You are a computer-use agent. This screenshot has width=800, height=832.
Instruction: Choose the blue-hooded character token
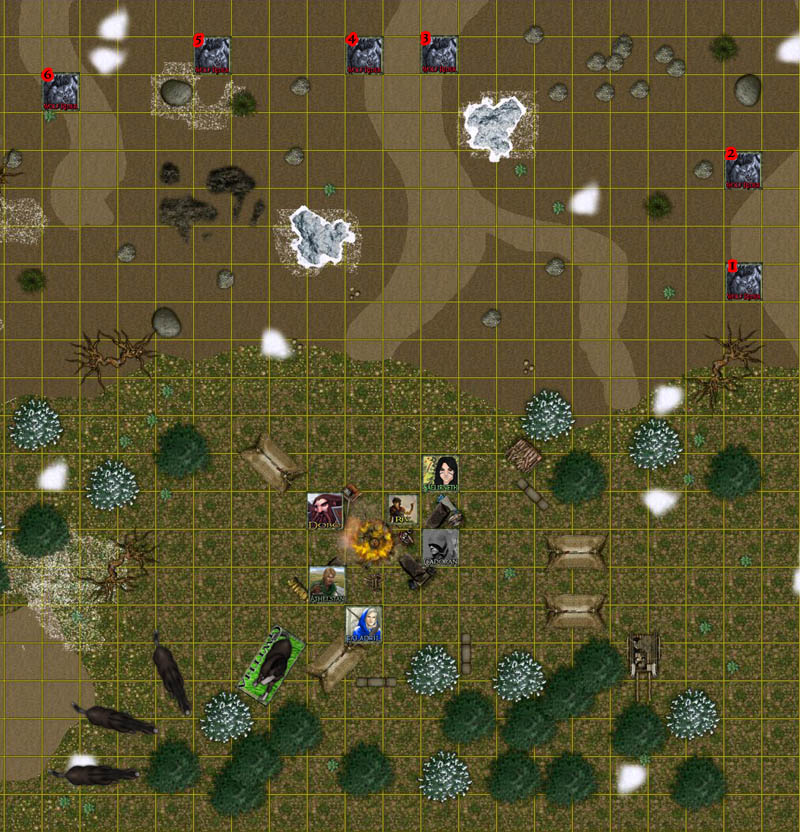364,624
